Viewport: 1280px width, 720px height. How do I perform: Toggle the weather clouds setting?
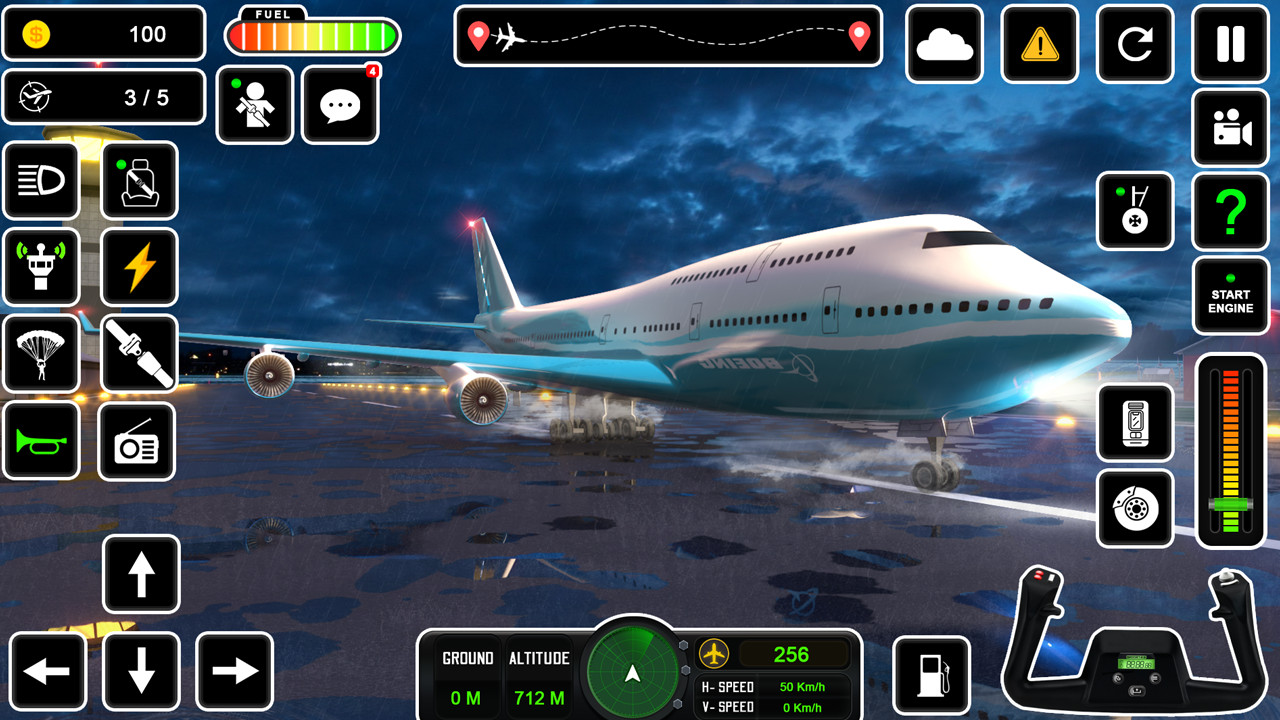pyautogui.click(x=945, y=45)
